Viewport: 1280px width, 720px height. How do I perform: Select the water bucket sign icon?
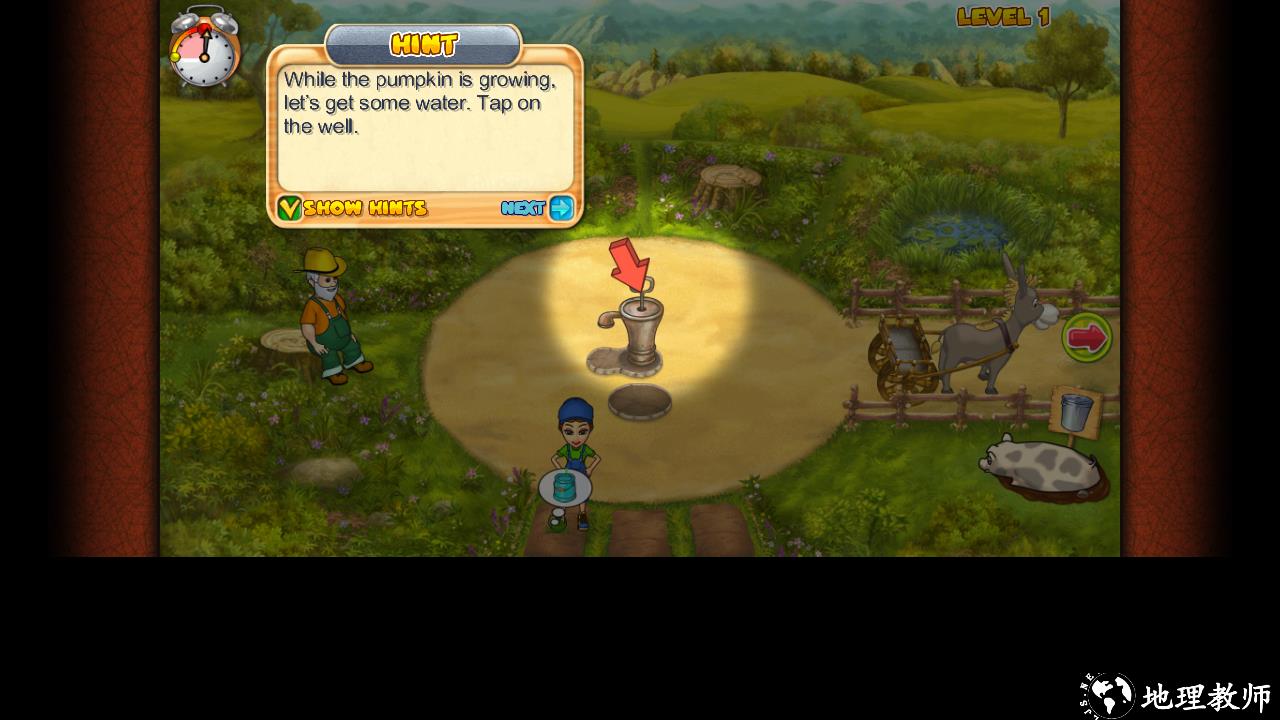click(1076, 411)
